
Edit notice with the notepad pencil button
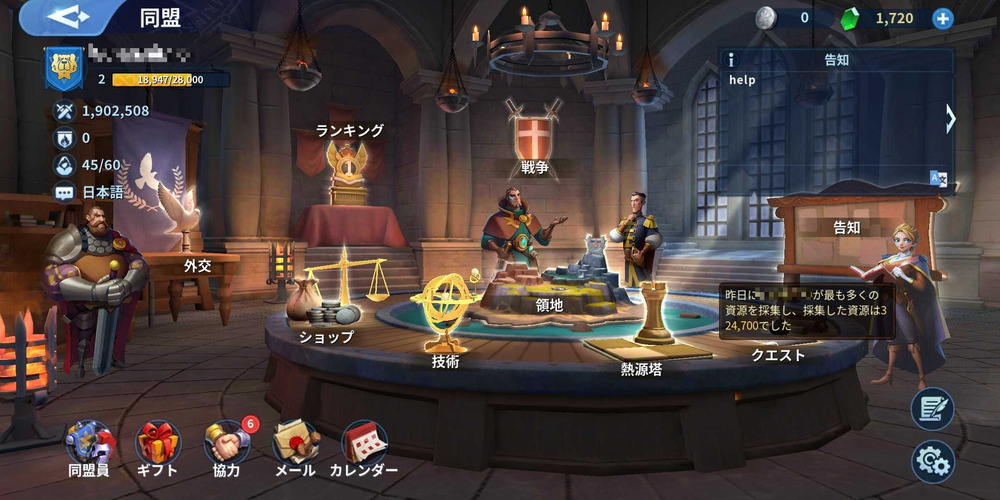(932, 409)
